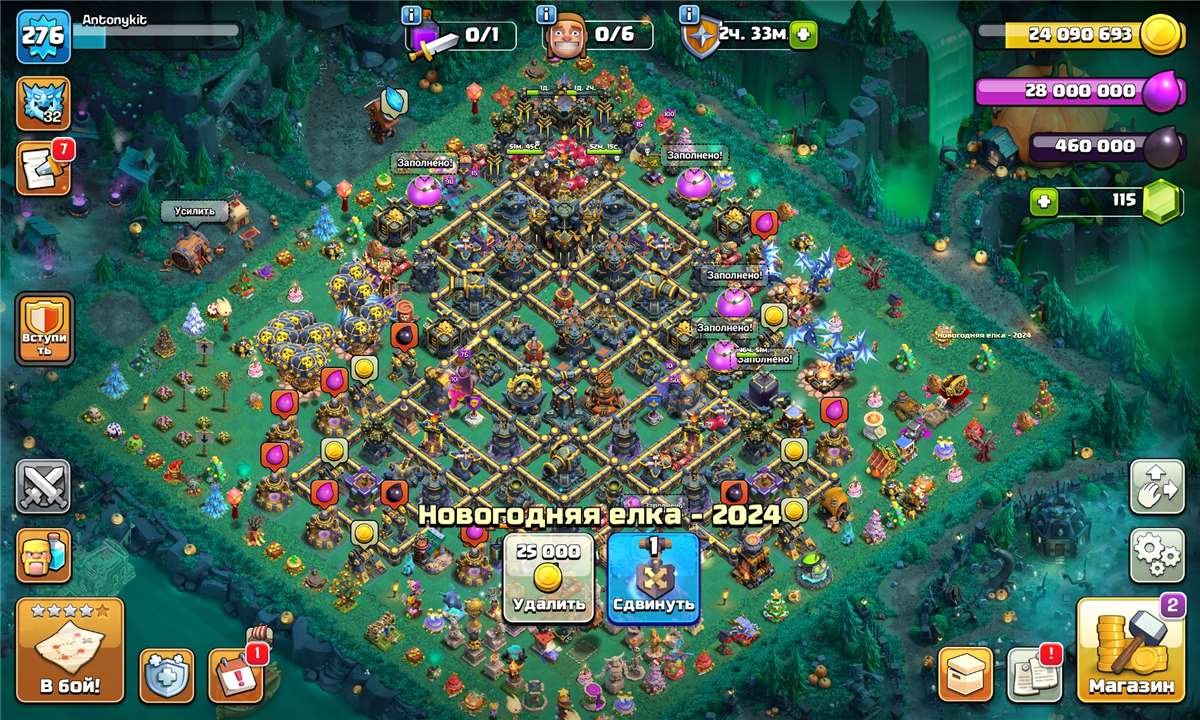The height and width of the screenshot is (720, 1200).
Task: Show info for the 0/6 builders
Action: 546,15
